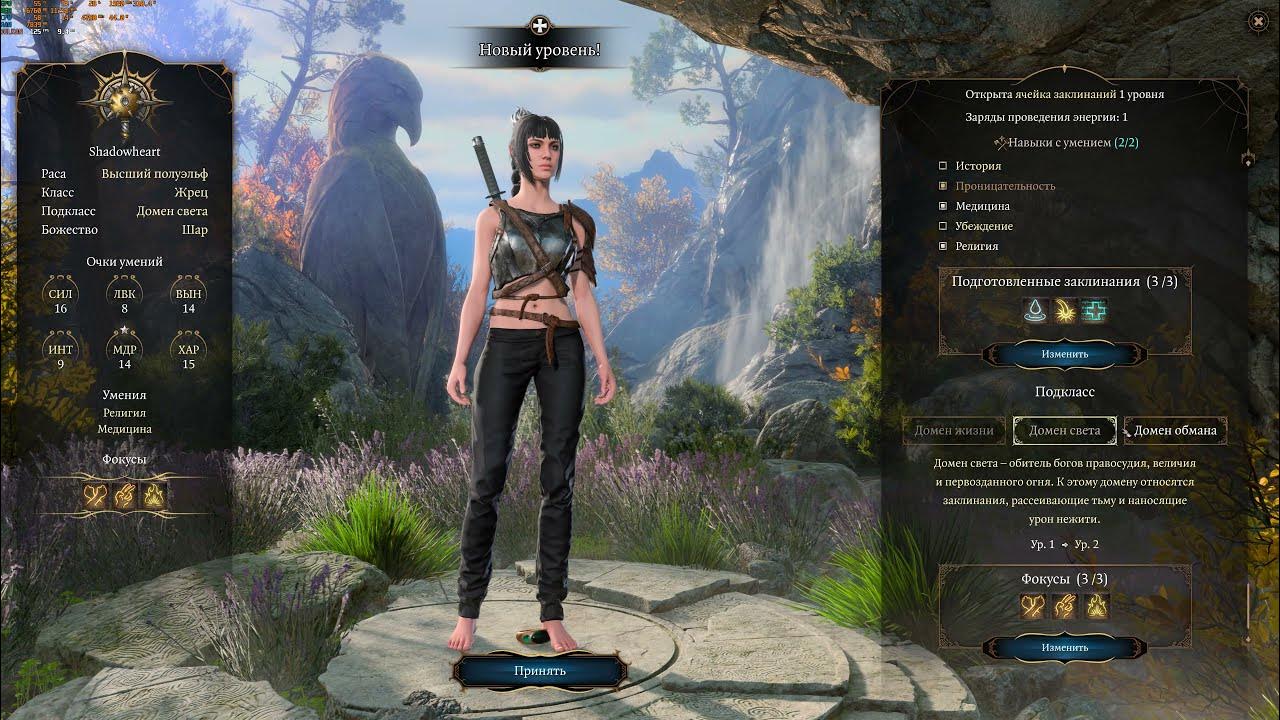Choose the Домен света subclass

(x=1064, y=431)
